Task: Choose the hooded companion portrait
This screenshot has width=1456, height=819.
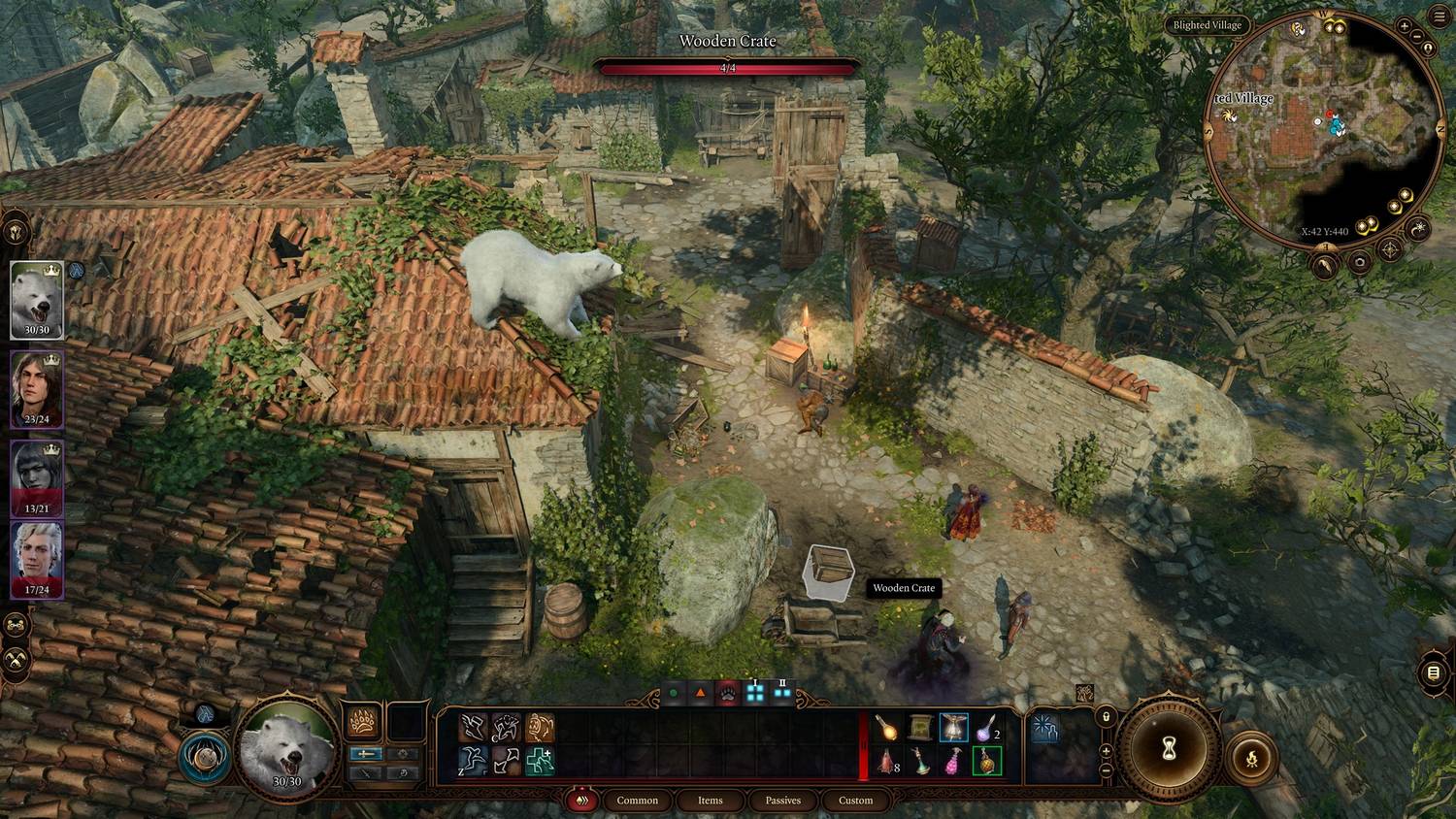Action: (37, 477)
